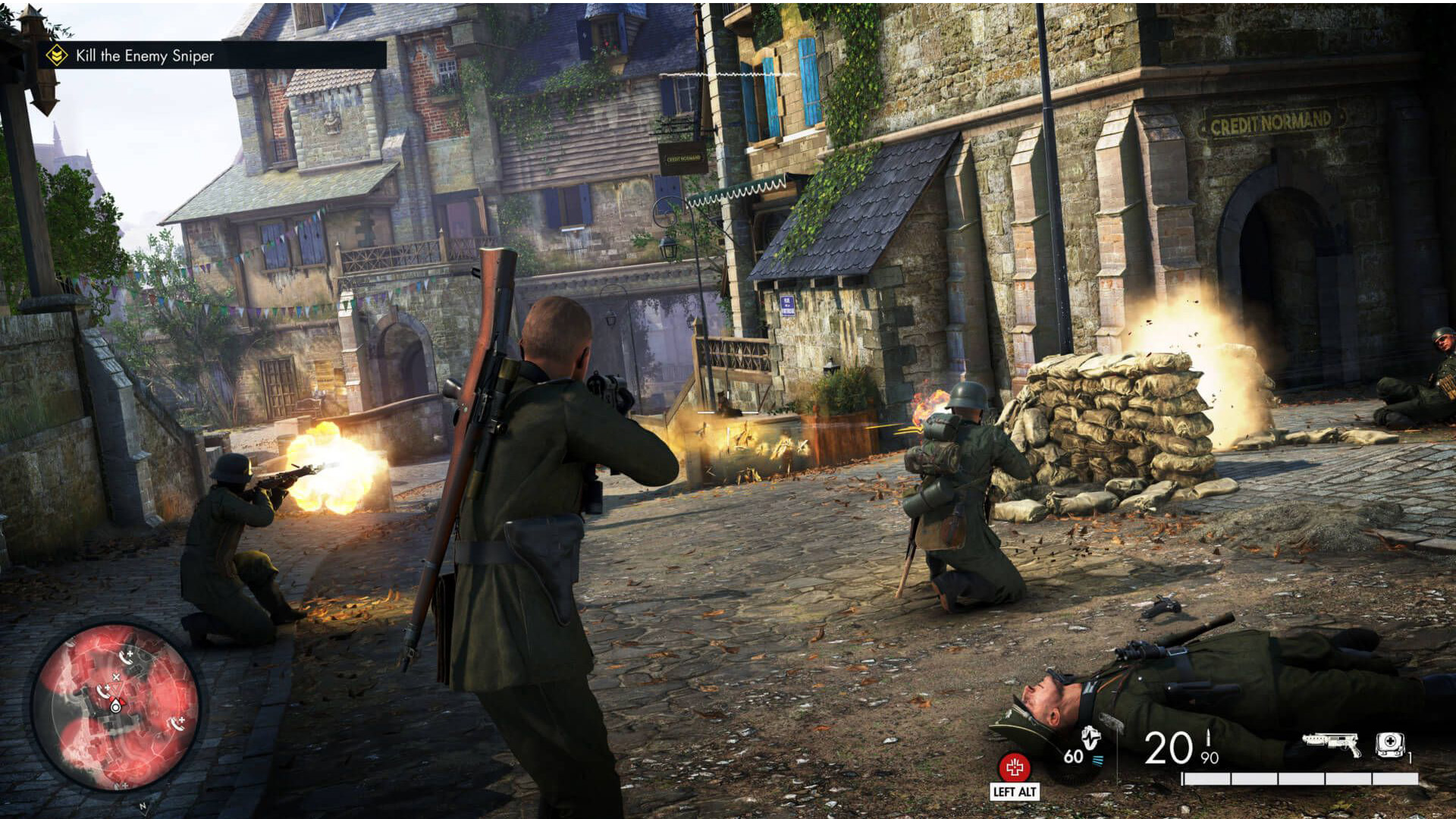Click the bandage count label 1
Viewport: 1456px width, 819px height.
tap(1410, 758)
